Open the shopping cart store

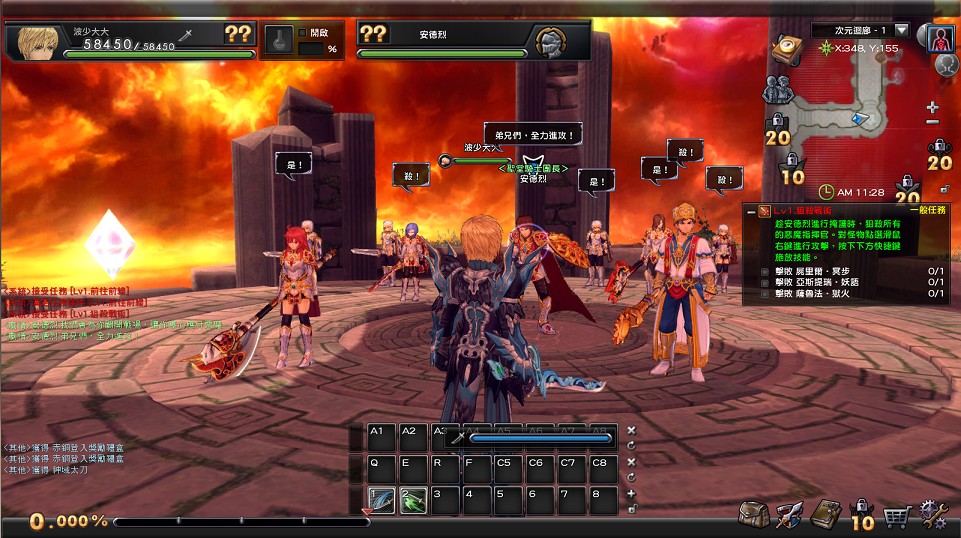897,516
